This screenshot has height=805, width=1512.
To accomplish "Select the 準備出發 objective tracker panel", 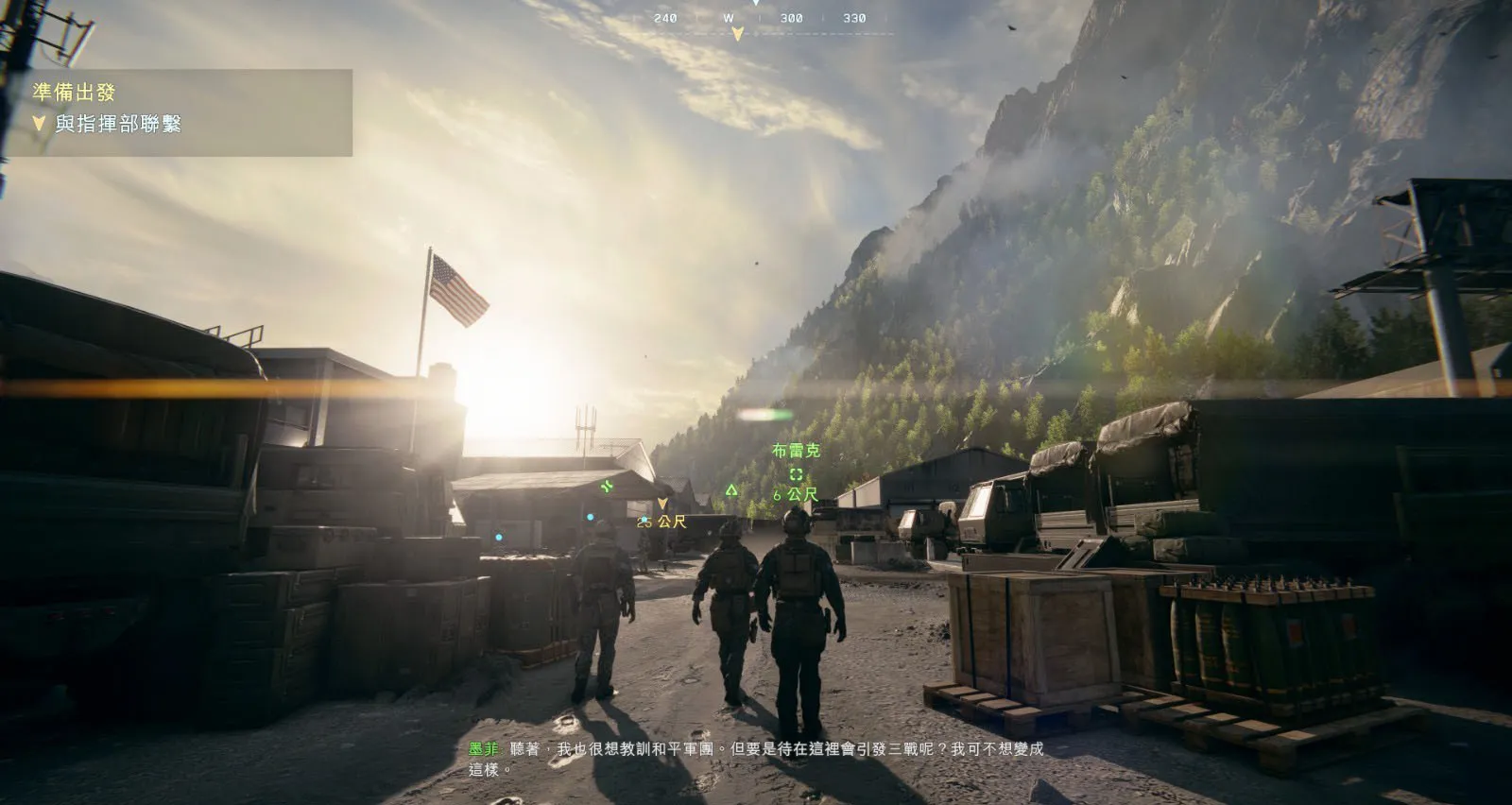I will coord(180,111).
